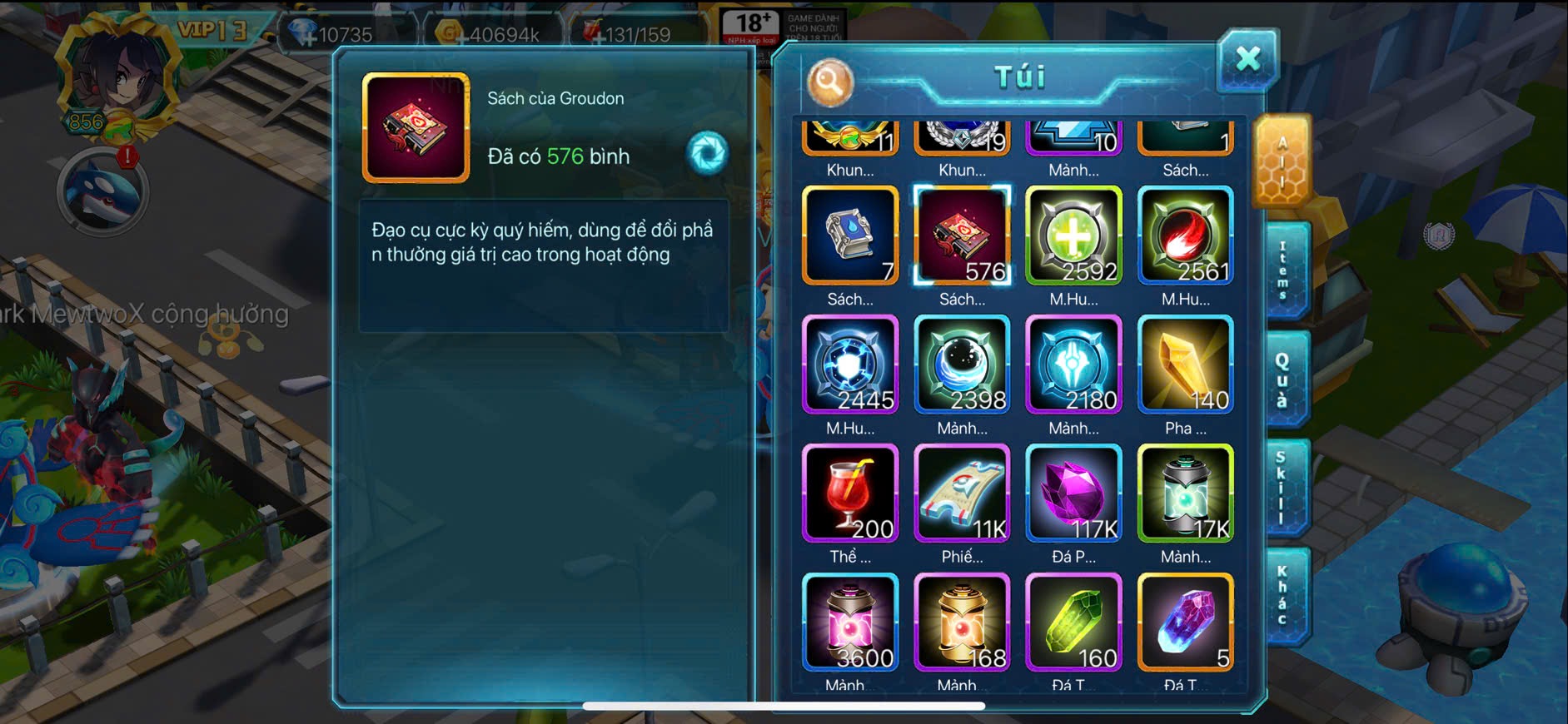Open the Kyogre icon with alert
Image resolution: width=1568 pixels, height=724 pixels.
[102, 192]
